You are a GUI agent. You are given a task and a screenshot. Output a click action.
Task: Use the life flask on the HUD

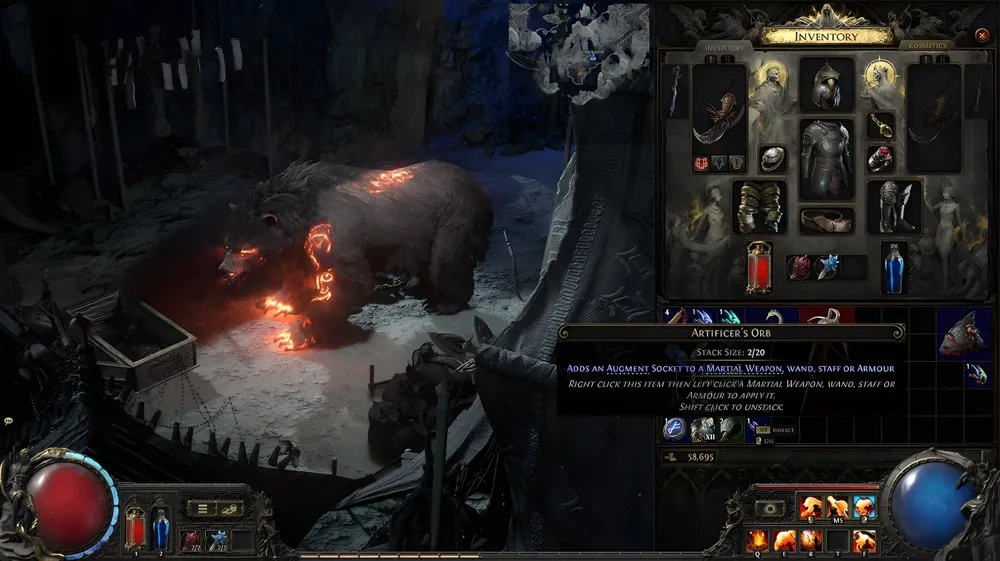click(x=135, y=528)
